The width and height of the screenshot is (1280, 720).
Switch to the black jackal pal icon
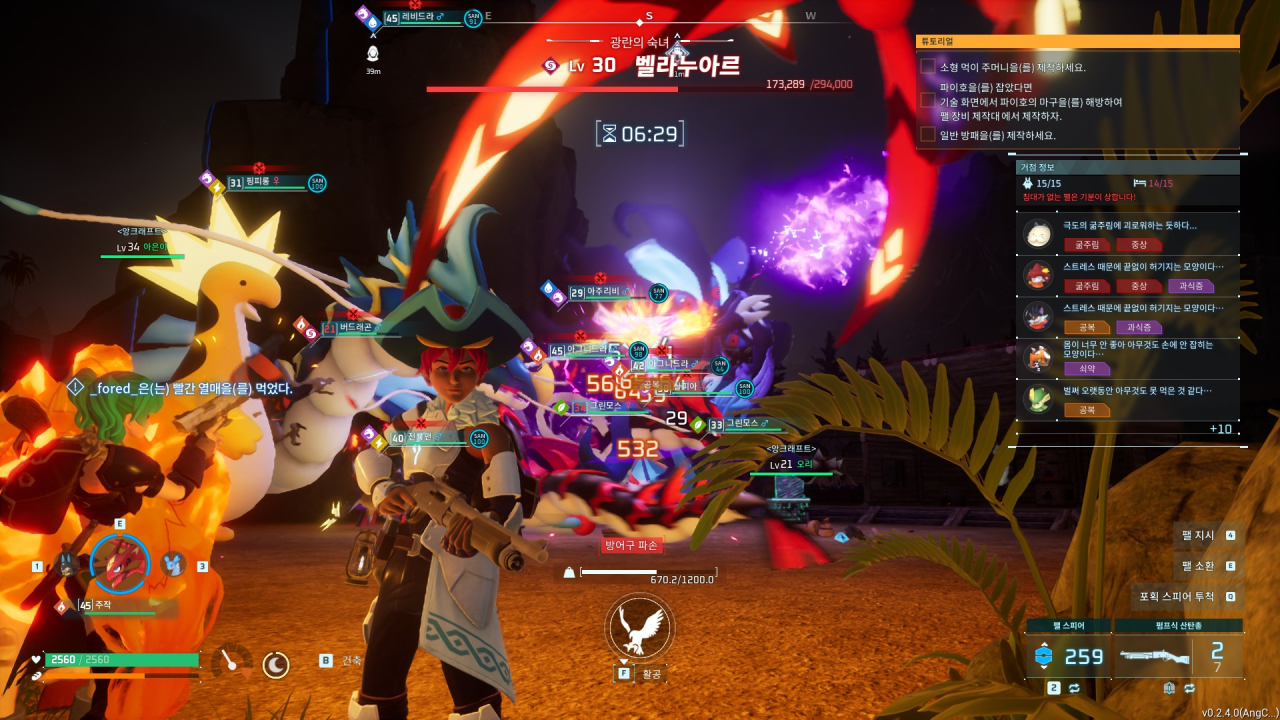(x=66, y=565)
